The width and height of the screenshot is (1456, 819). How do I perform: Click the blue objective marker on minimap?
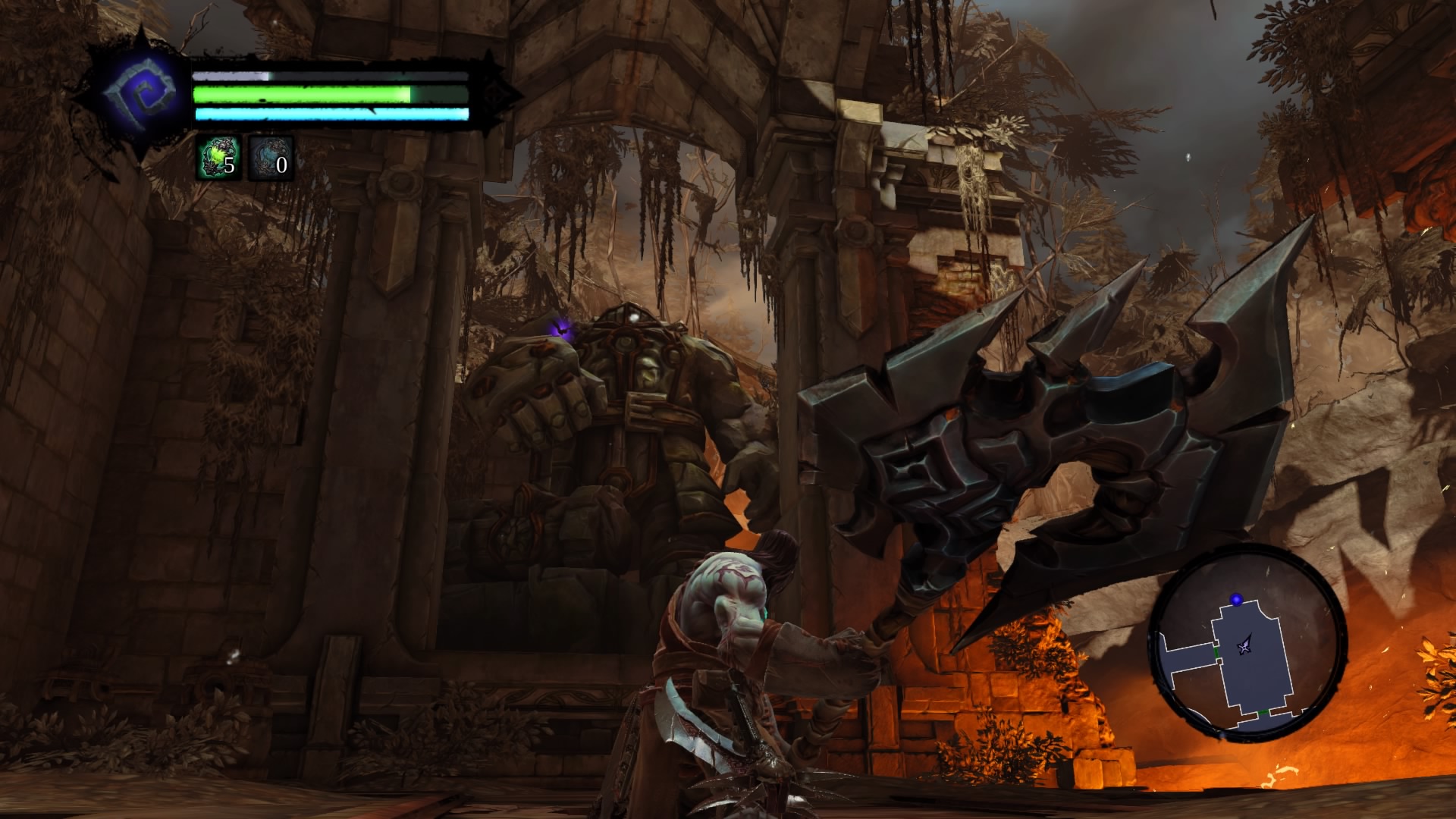1237,600
